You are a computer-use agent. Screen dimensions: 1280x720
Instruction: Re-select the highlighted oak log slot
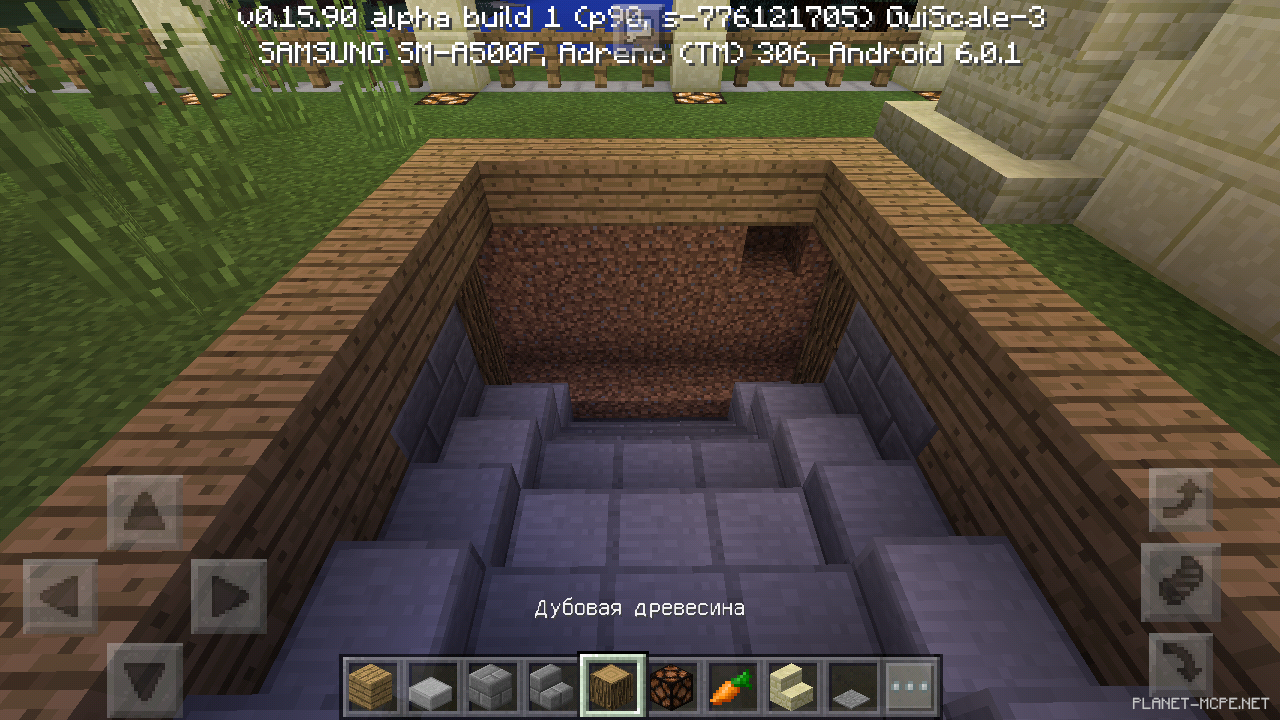613,685
